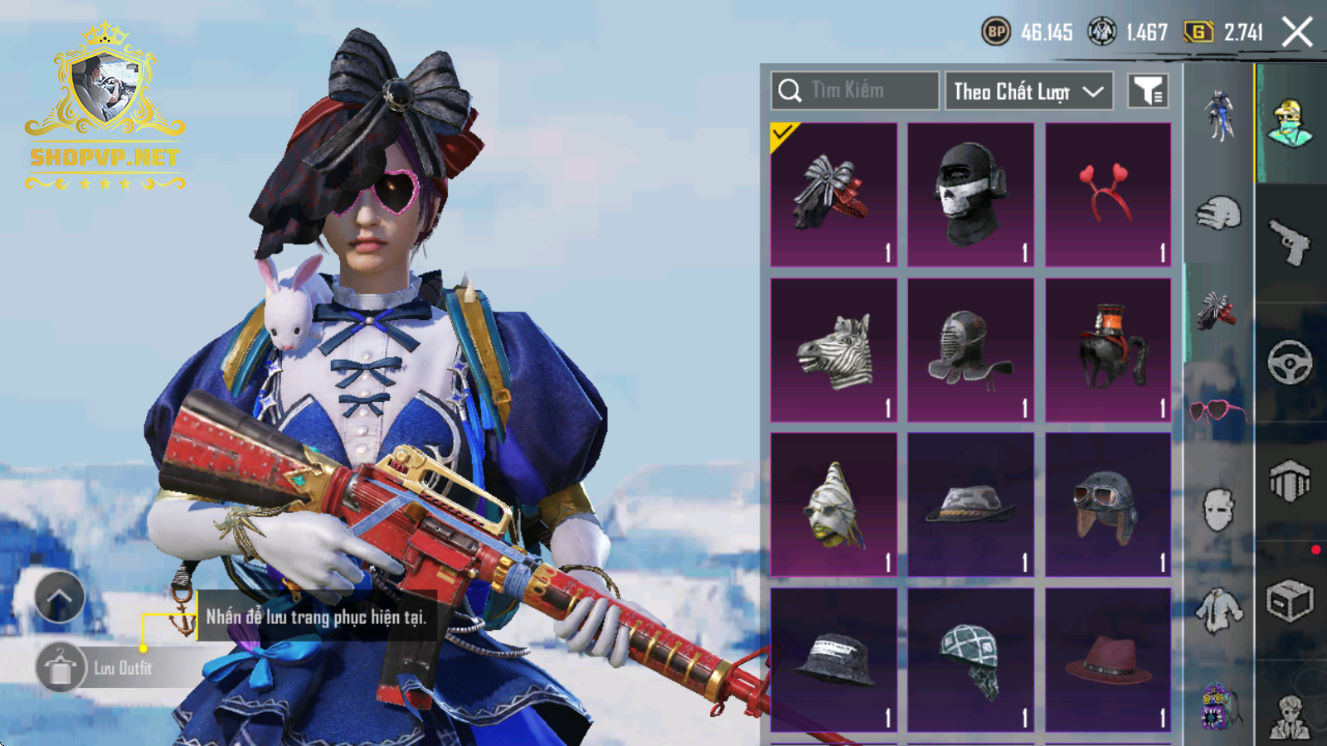Expand the up-arrow circle button
The width and height of the screenshot is (1327, 746).
coord(60,599)
